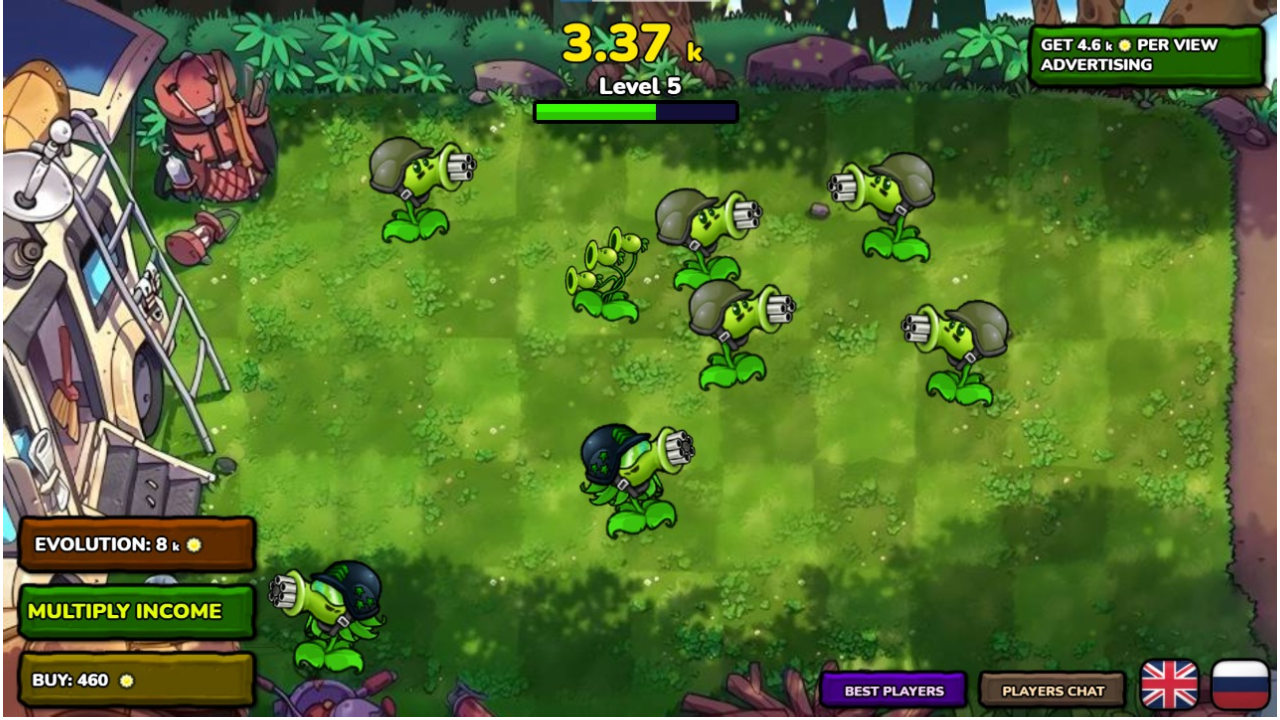Purchase an EVOLUTION for 8k
The image size is (1280, 720).
coord(137,543)
